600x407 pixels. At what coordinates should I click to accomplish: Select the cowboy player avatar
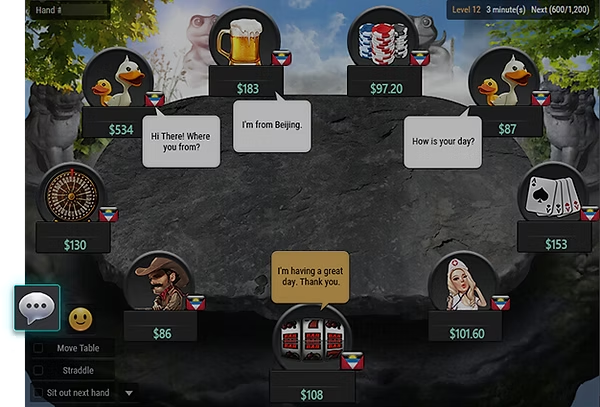(x=160, y=282)
